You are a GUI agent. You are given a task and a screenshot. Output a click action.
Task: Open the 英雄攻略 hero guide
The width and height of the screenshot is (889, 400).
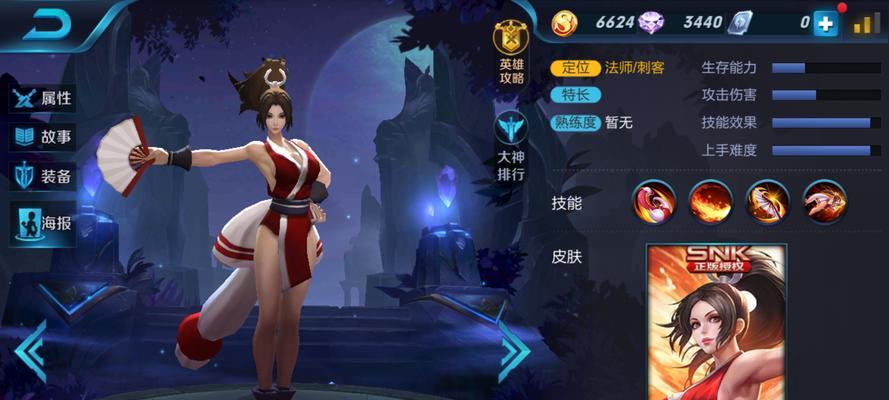[x=511, y=53]
